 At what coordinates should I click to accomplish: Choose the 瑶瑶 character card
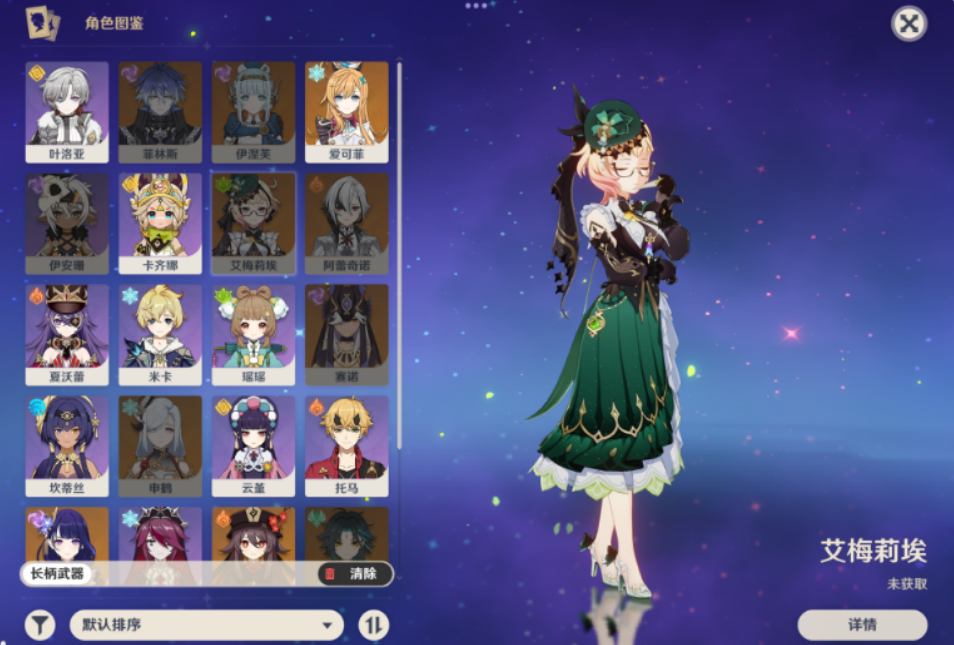253,335
